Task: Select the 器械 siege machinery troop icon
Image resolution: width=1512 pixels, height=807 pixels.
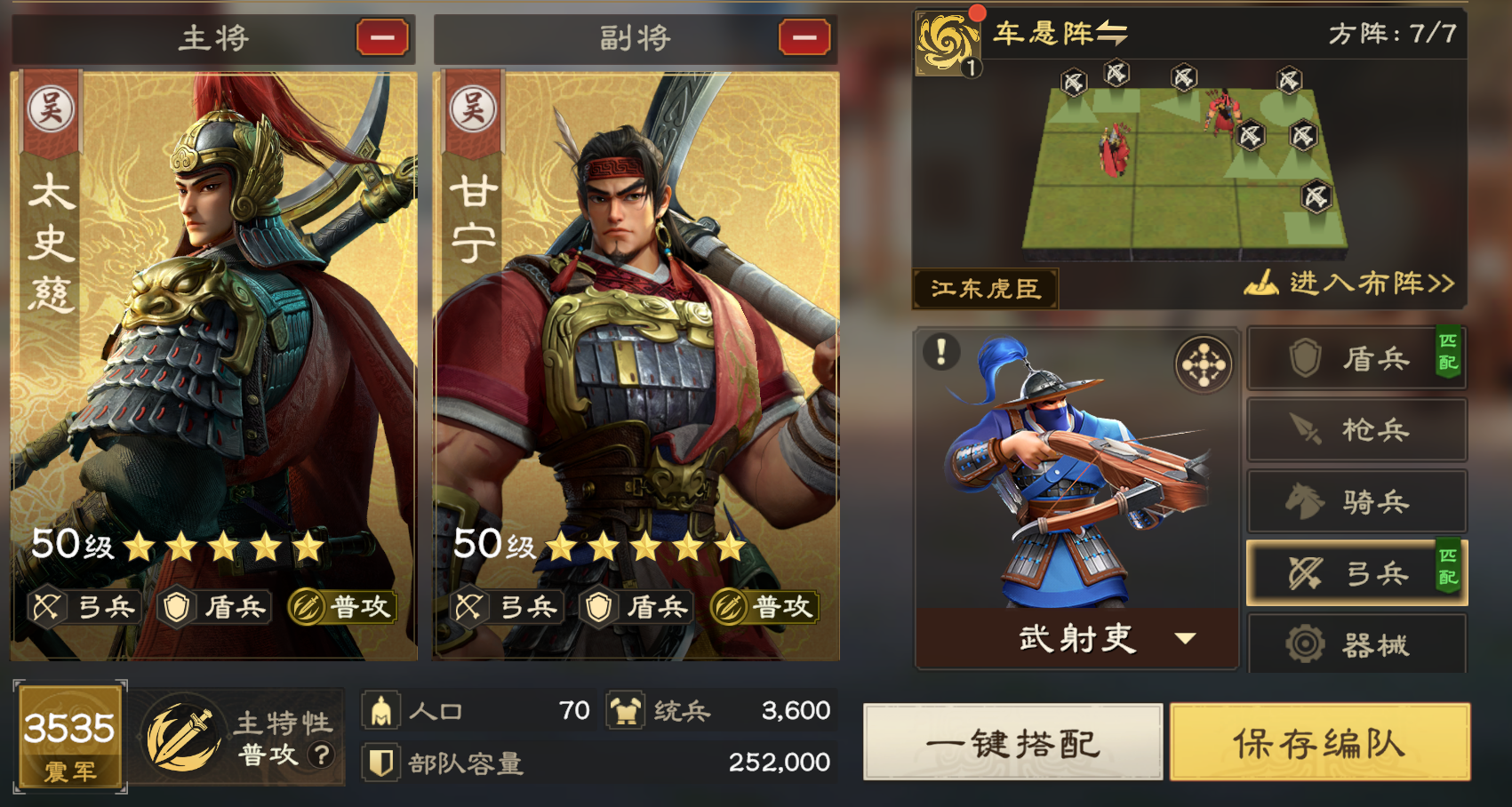Action: click(x=1356, y=643)
